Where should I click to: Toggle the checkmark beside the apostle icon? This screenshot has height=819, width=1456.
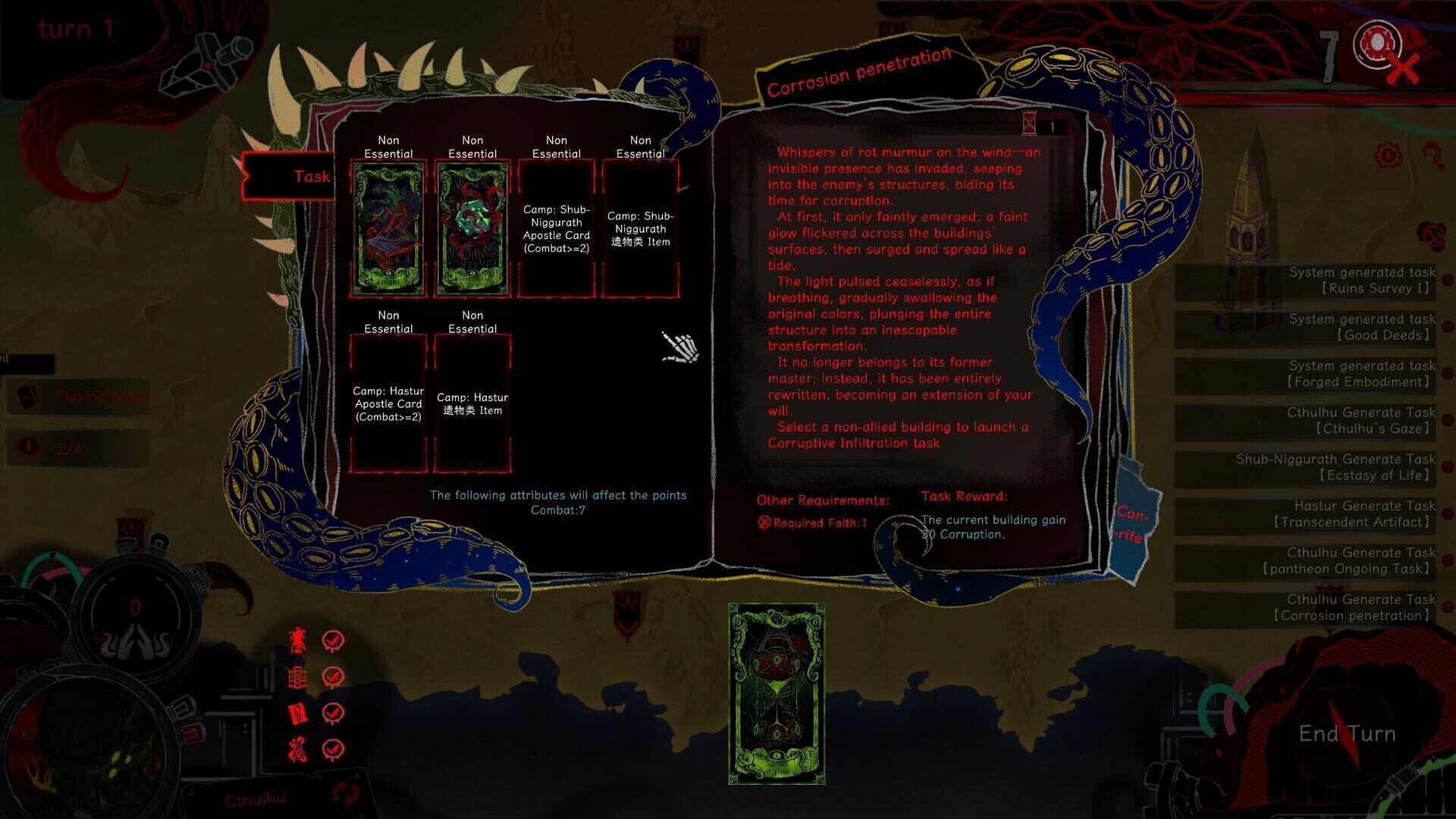[x=331, y=639]
